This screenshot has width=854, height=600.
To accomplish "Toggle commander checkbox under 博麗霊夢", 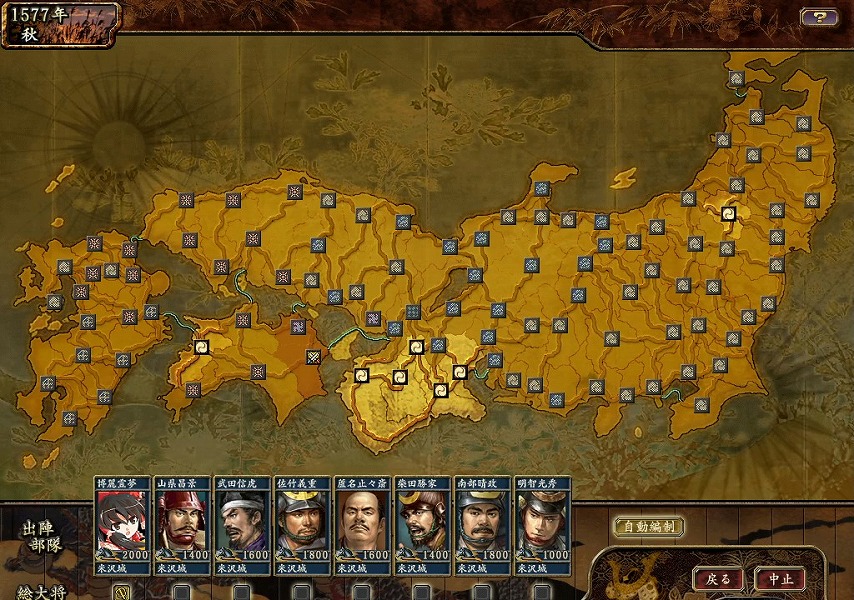I will pos(122,592).
